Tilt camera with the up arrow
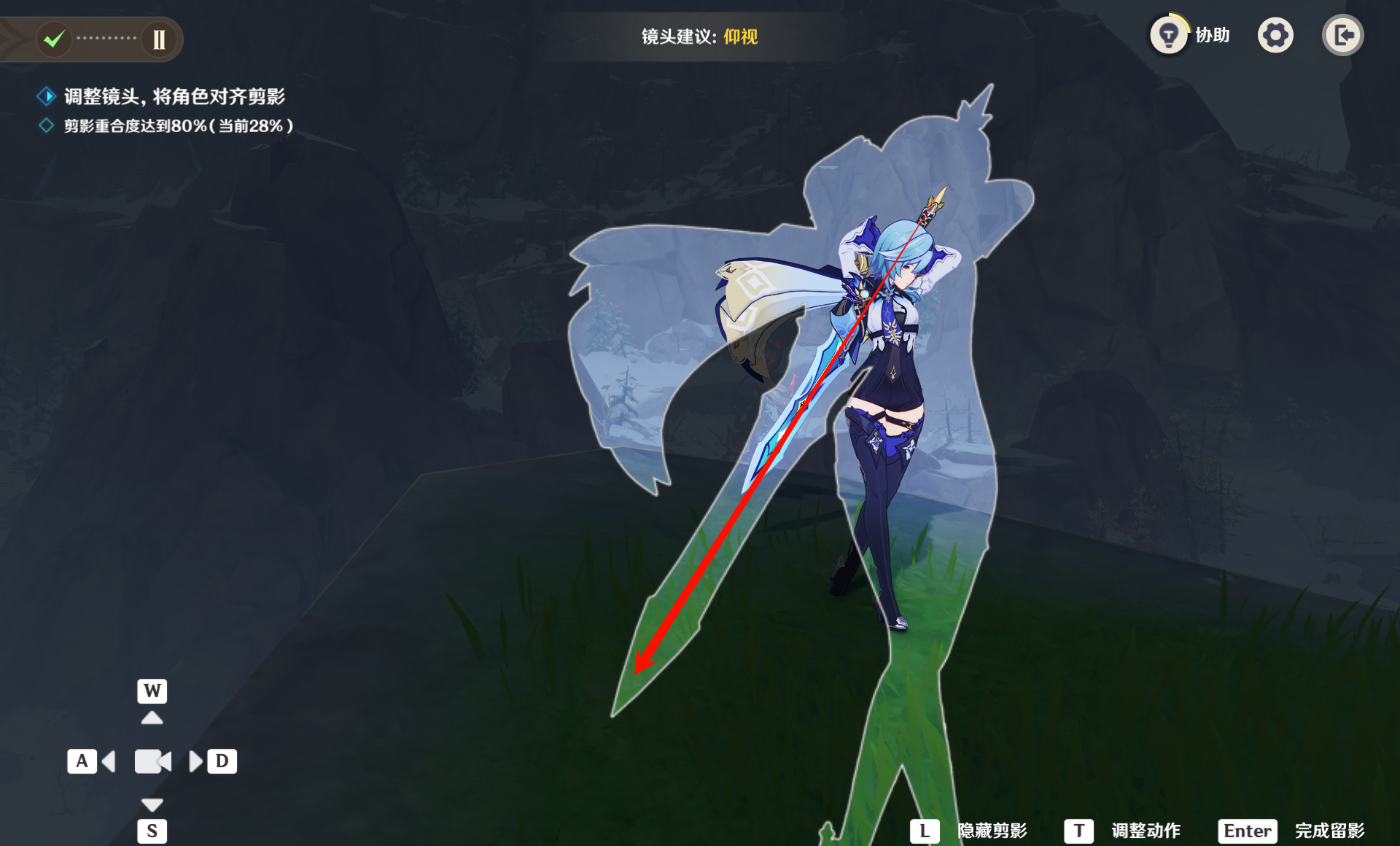This screenshot has height=846, width=1400. click(x=152, y=718)
